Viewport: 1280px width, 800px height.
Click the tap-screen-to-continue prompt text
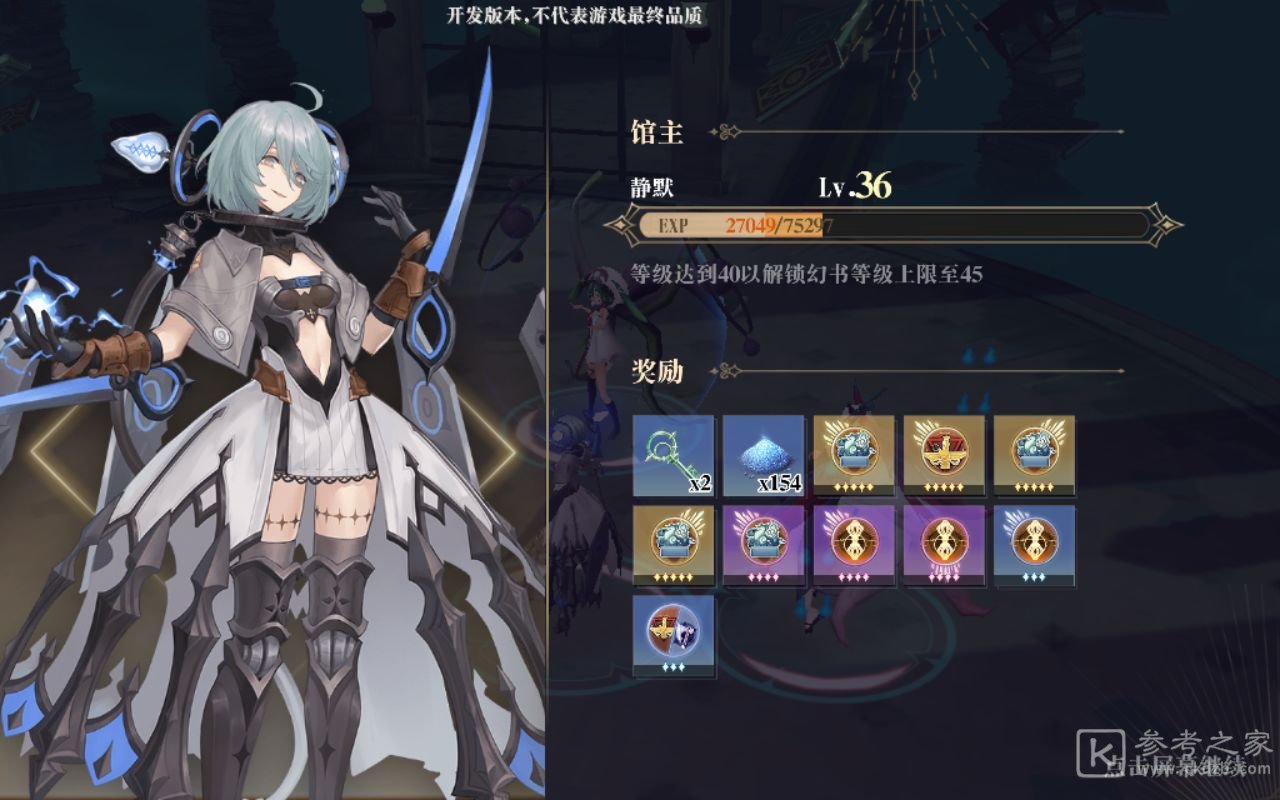click(x=1180, y=768)
